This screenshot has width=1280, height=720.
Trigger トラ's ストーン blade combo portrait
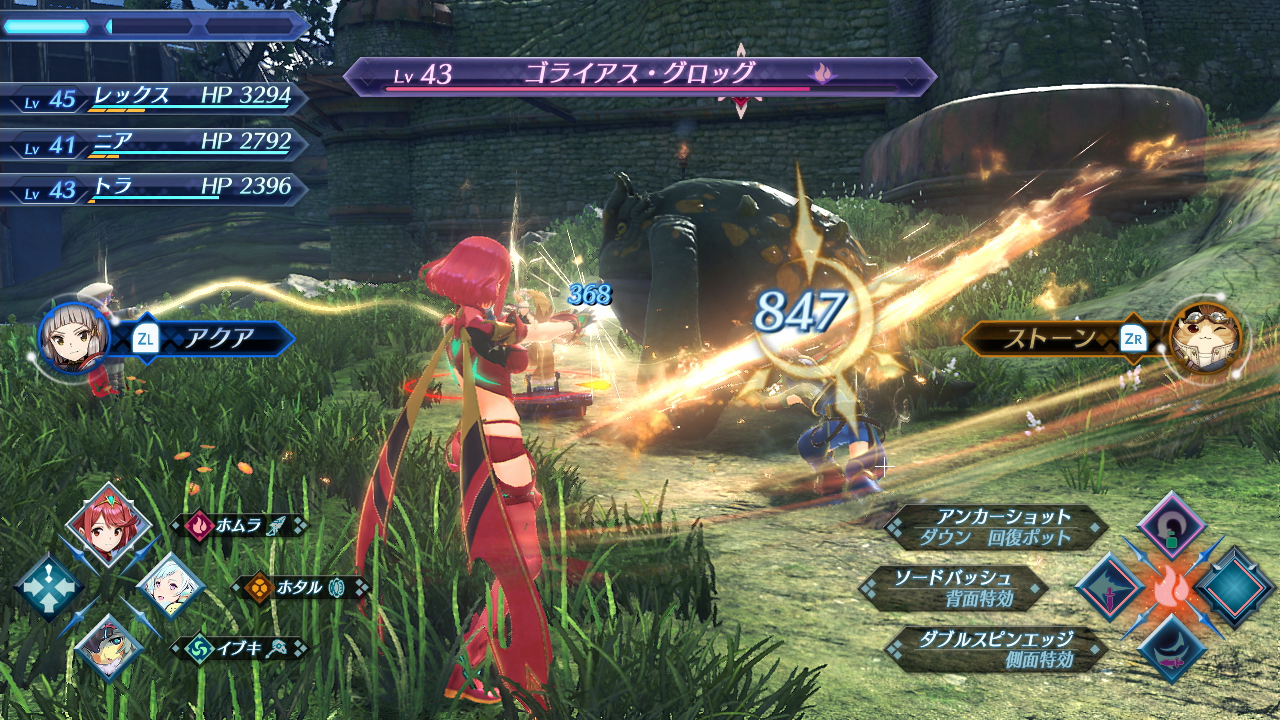pyautogui.click(x=1204, y=338)
